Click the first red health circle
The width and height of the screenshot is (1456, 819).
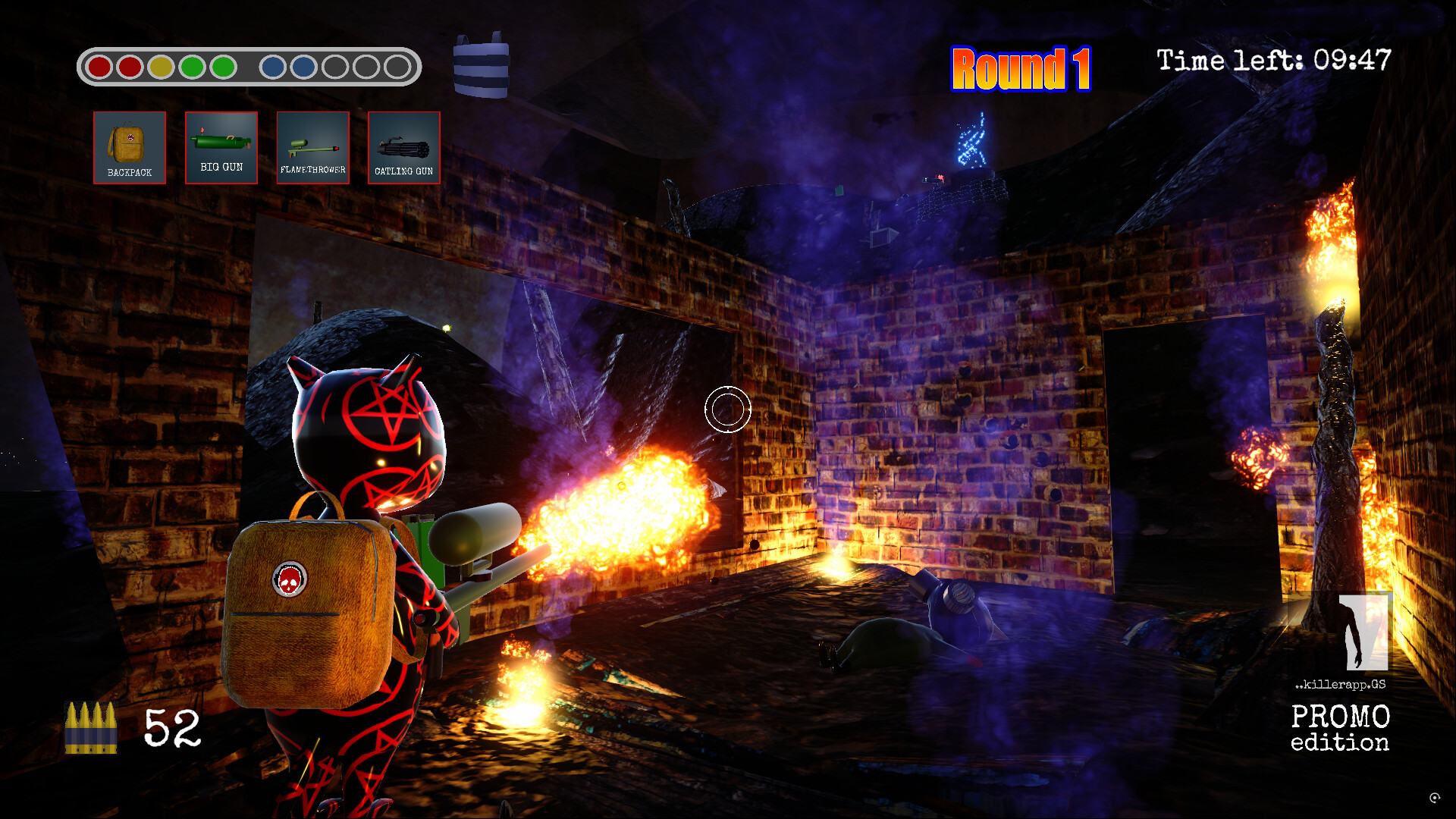pyautogui.click(x=100, y=67)
